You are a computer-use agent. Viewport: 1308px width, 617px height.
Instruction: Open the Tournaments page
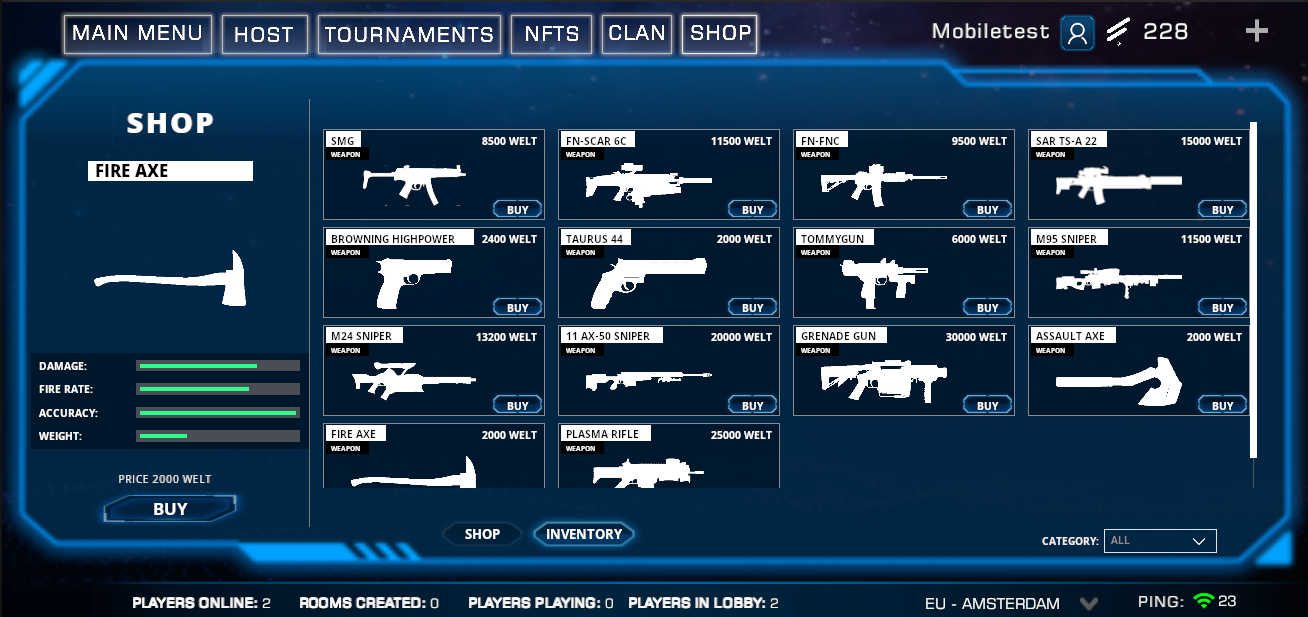click(409, 35)
